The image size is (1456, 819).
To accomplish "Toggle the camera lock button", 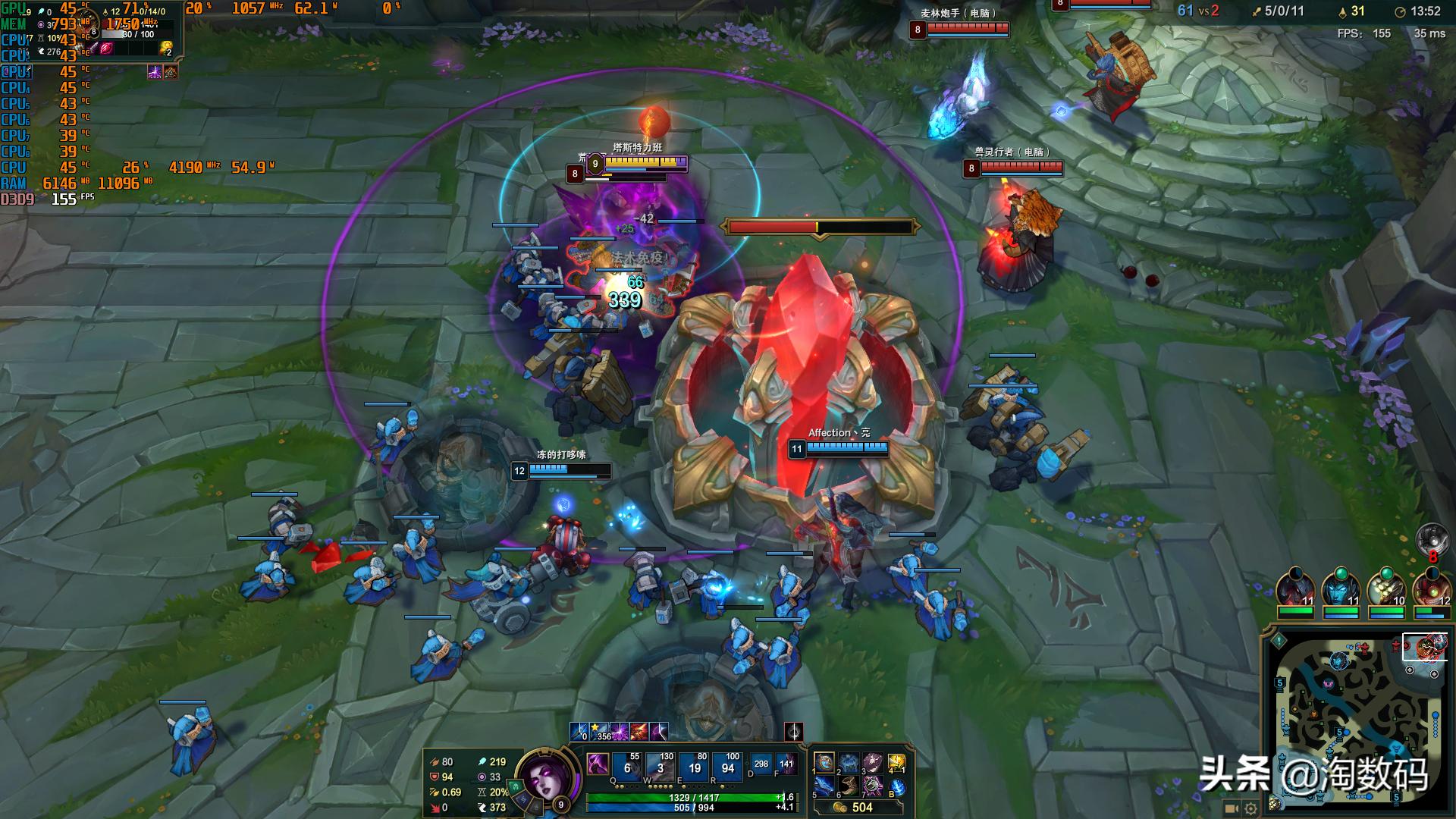I will (x=1232, y=808).
